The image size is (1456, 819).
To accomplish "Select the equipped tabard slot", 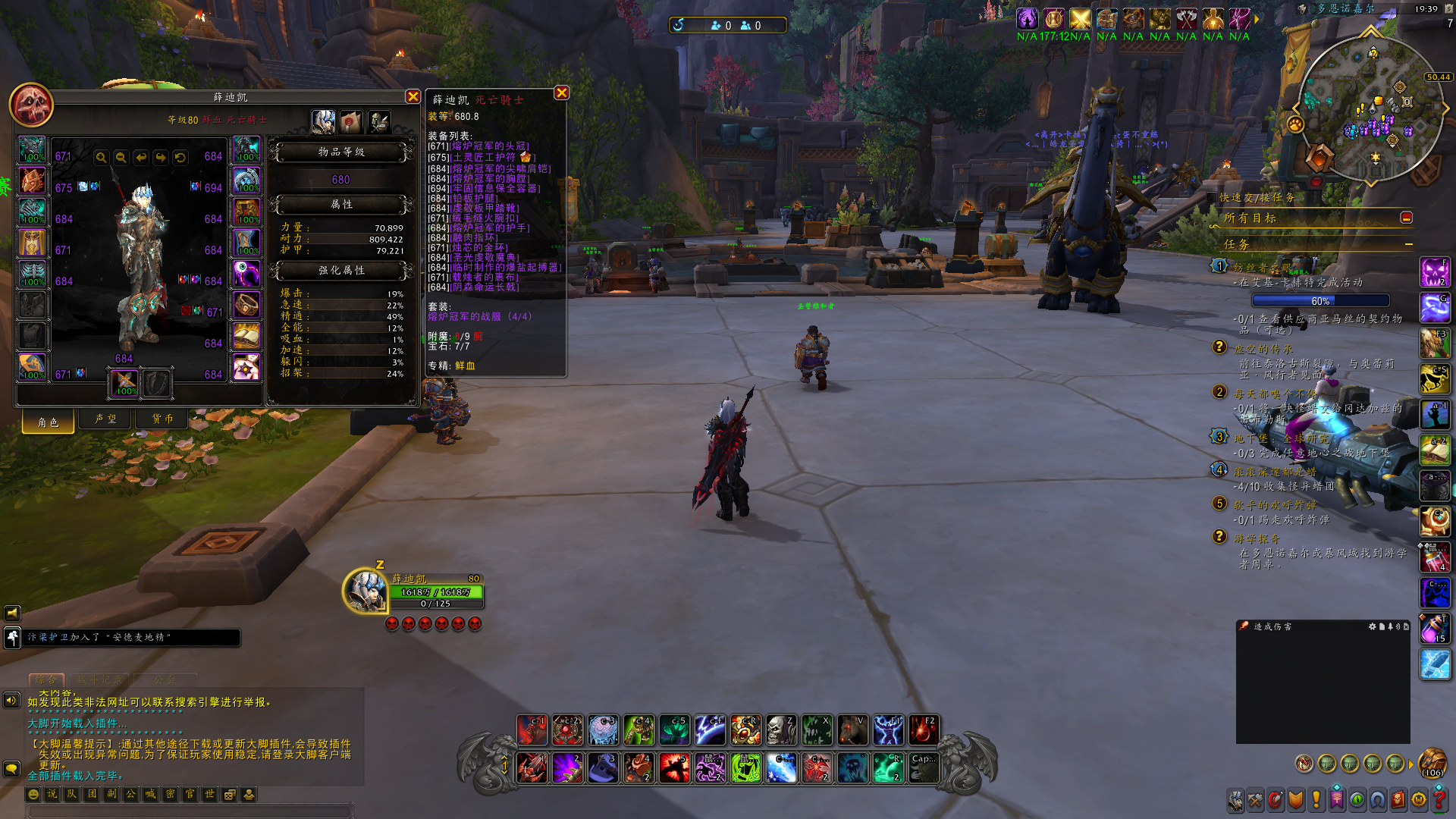I will 32,336.
